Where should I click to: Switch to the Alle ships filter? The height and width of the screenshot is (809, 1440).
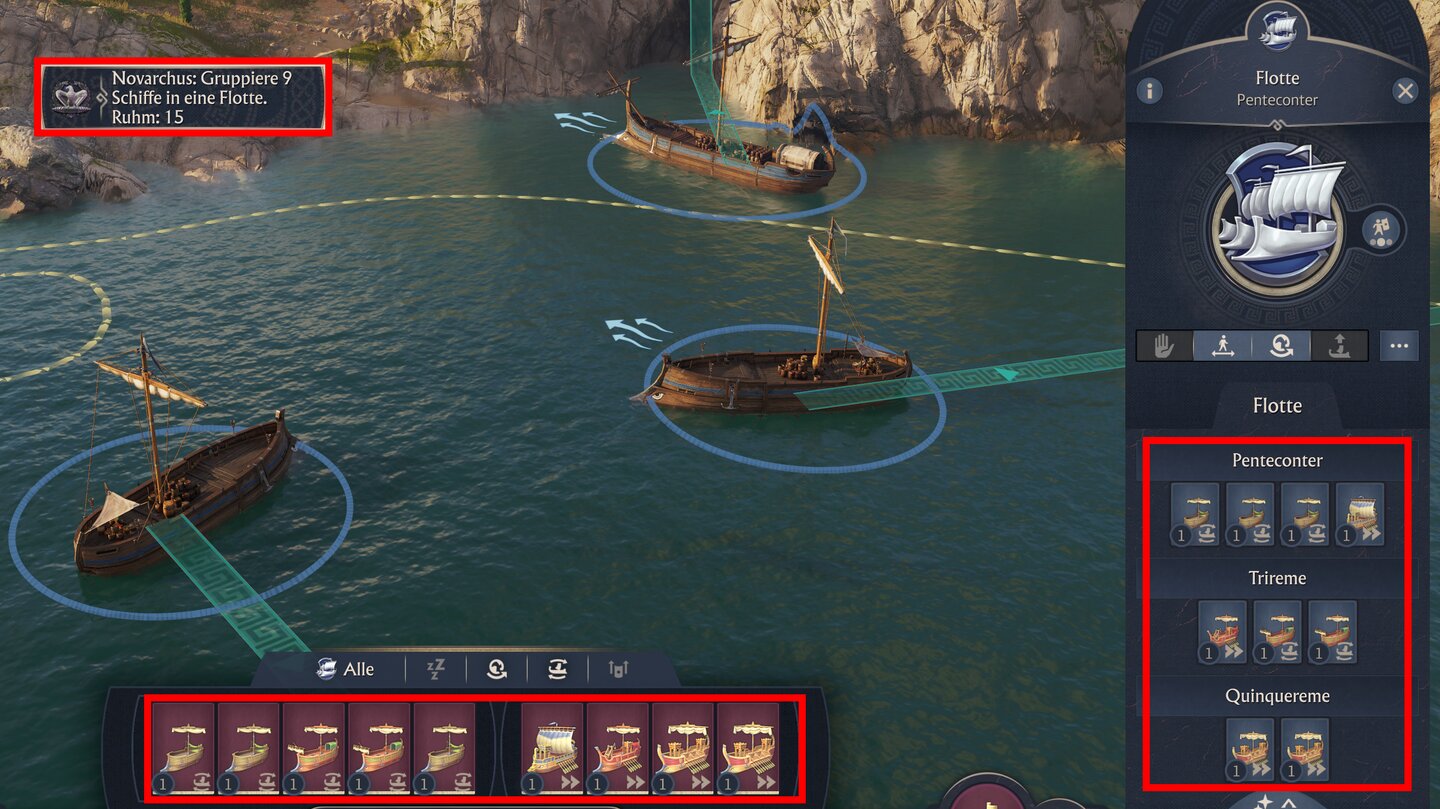click(x=345, y=670)
